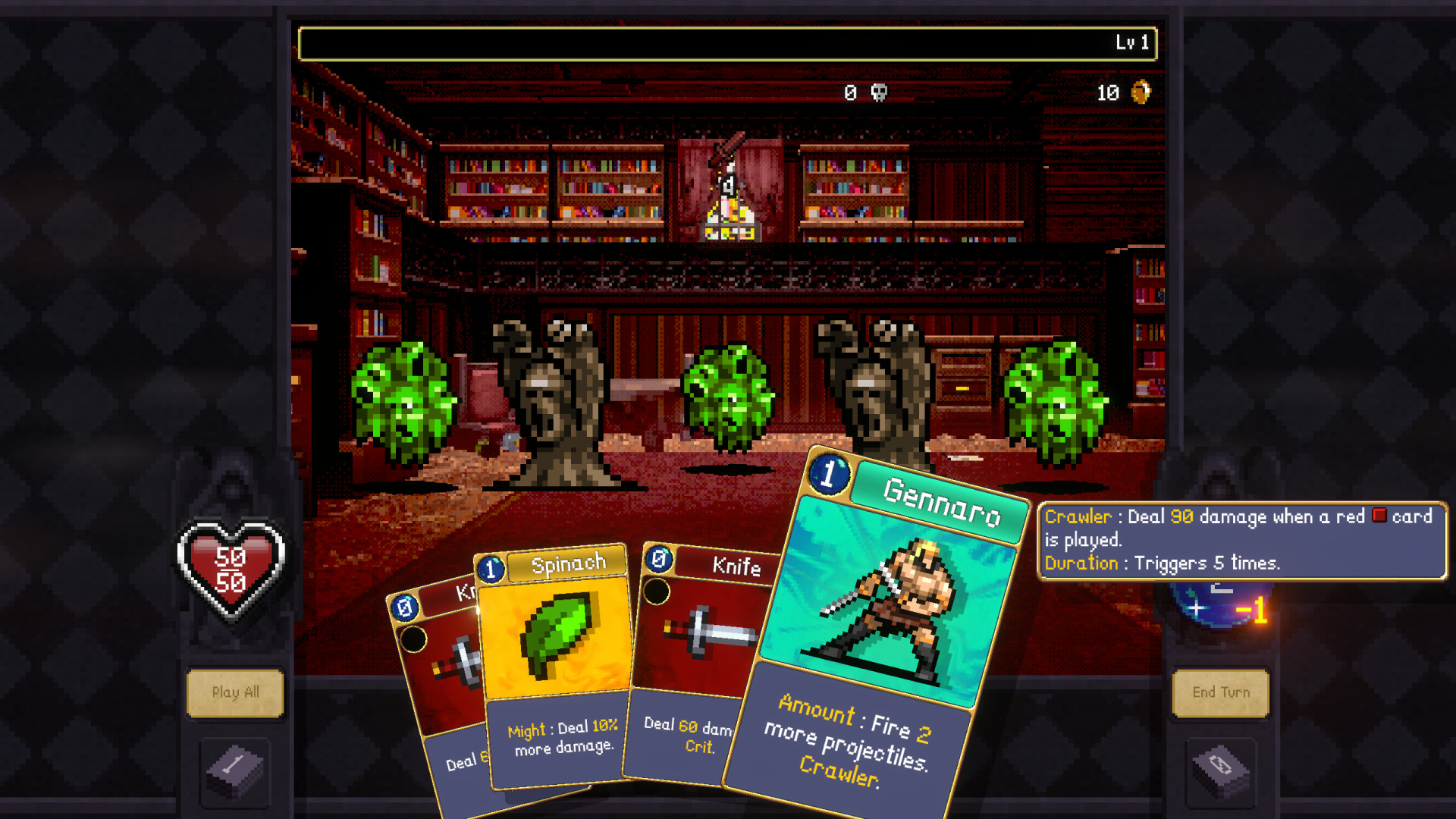Viewport: 1456px width, 819px height.
Task: Click the draw pile card icon
Action: [x=235, y=766]
